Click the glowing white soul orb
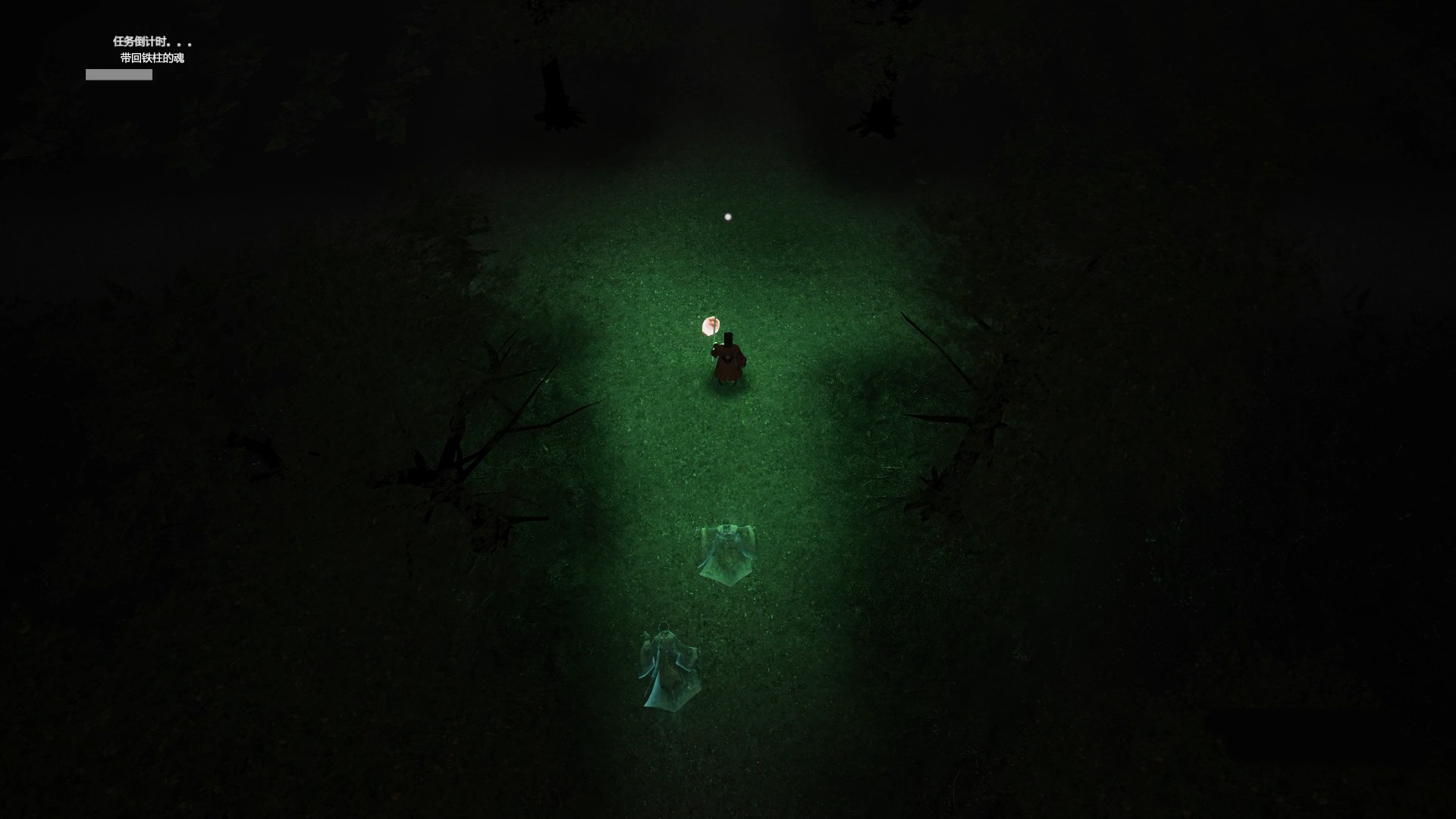This screenshot has width=1456, height=819. [727, 217]
